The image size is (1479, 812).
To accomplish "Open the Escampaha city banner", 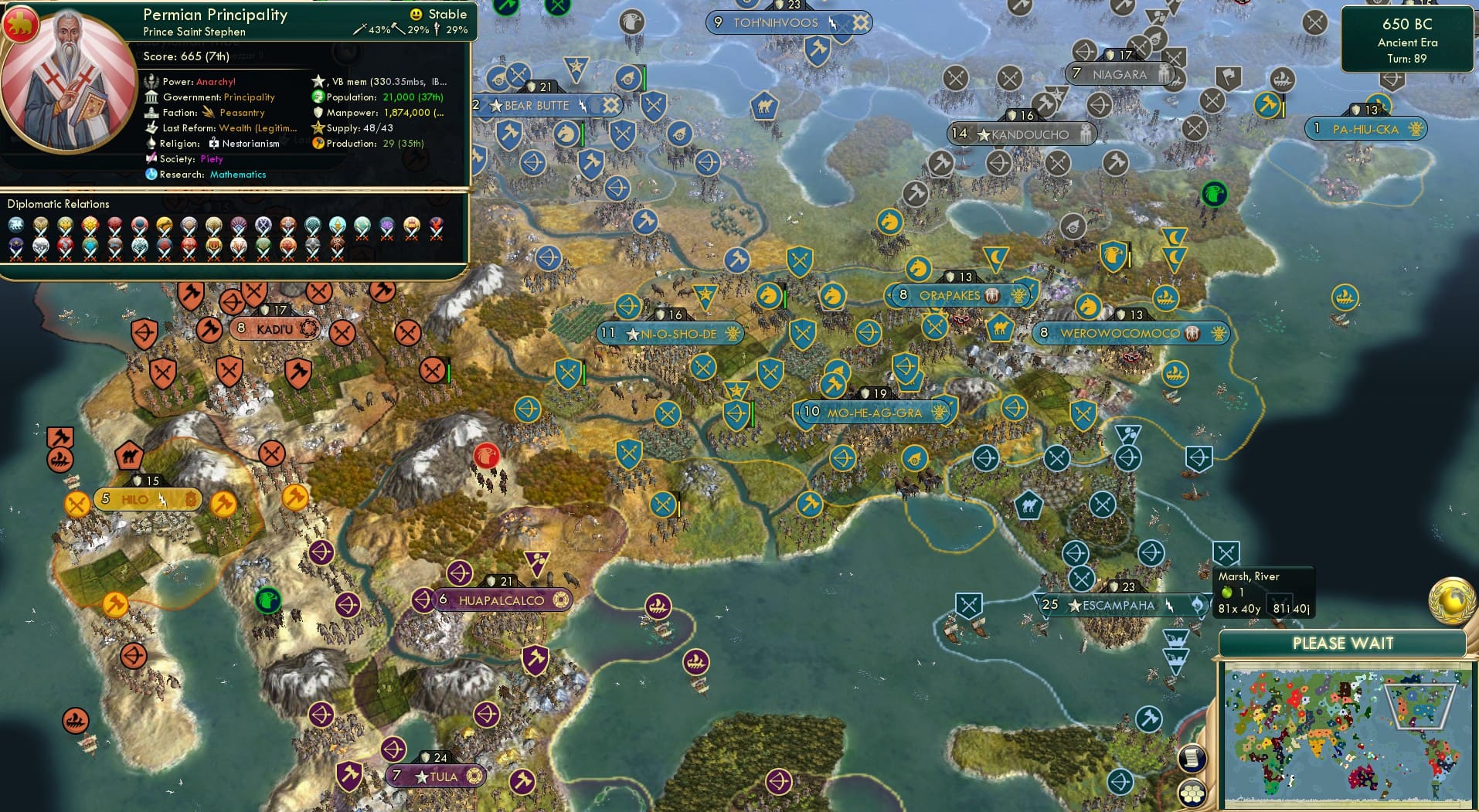I will (1109, 606).
